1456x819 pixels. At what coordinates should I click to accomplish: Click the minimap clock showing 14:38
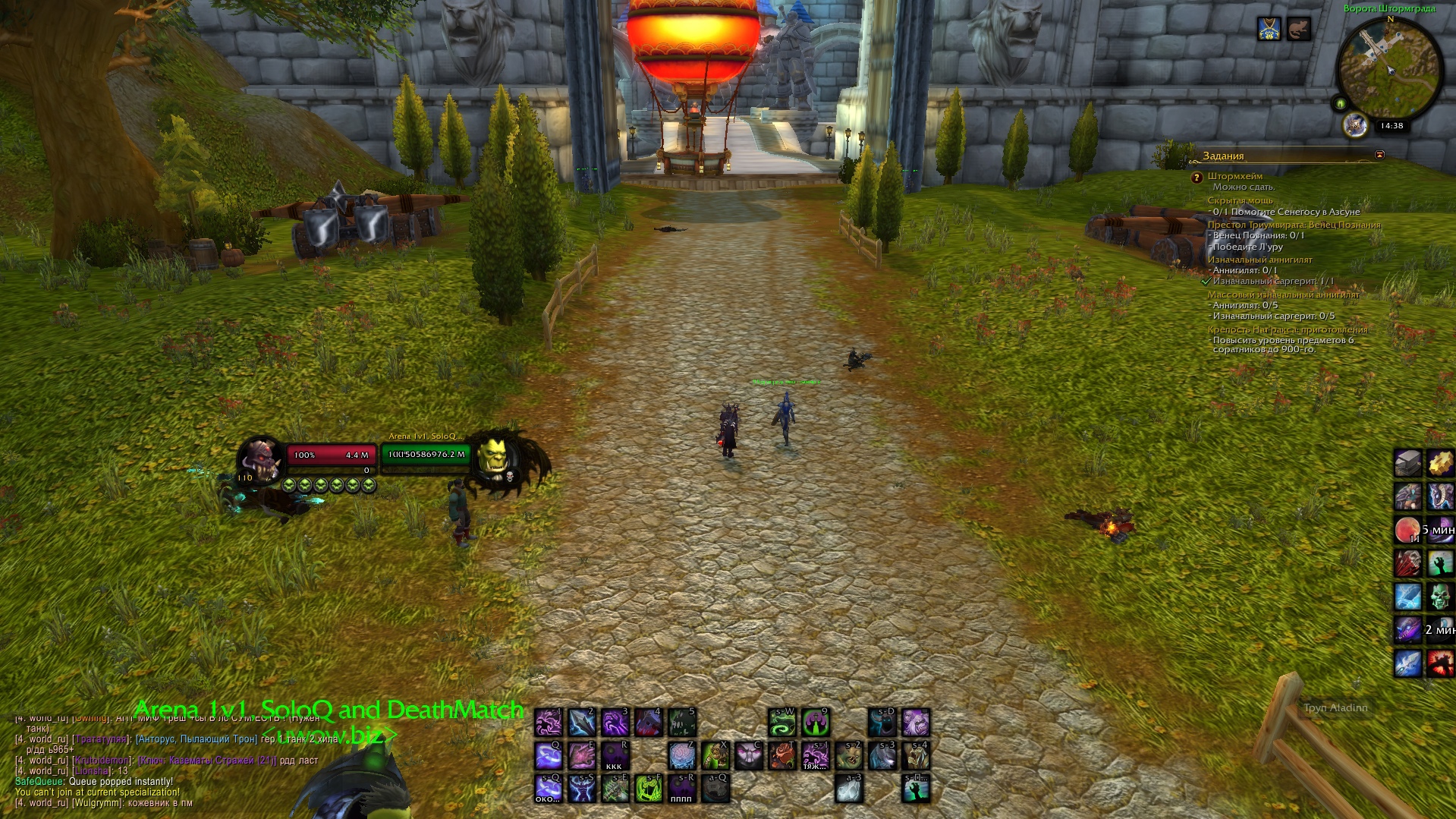coord(1392,126)
